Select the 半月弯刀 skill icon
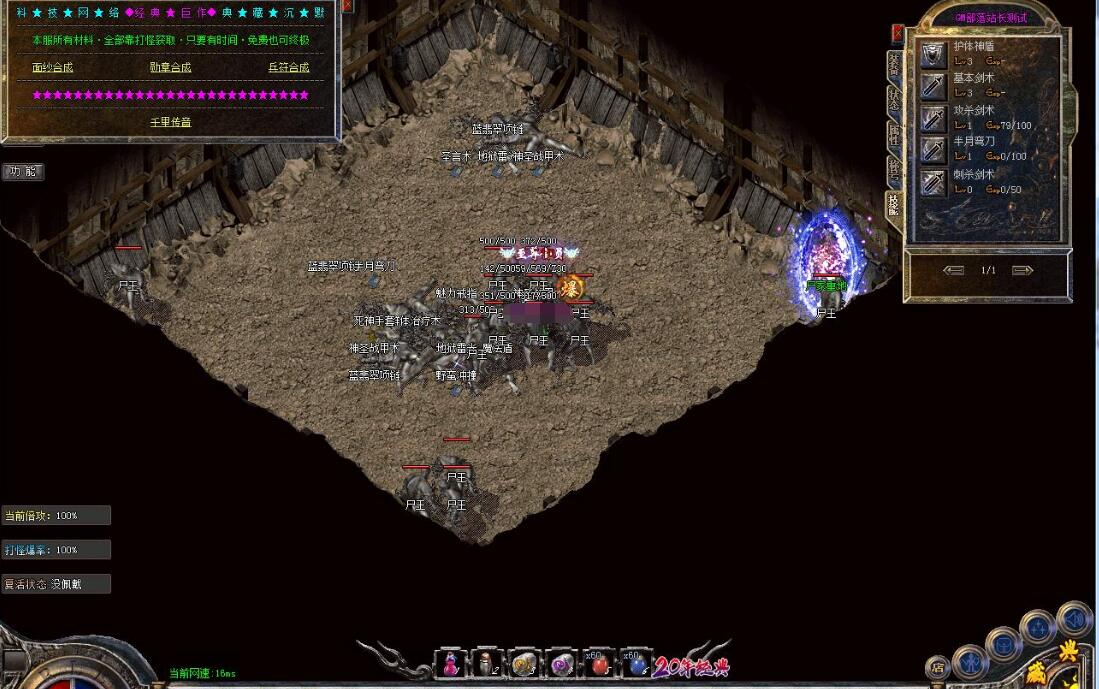This screenshot has height=689, width=1099. [934, 150]
